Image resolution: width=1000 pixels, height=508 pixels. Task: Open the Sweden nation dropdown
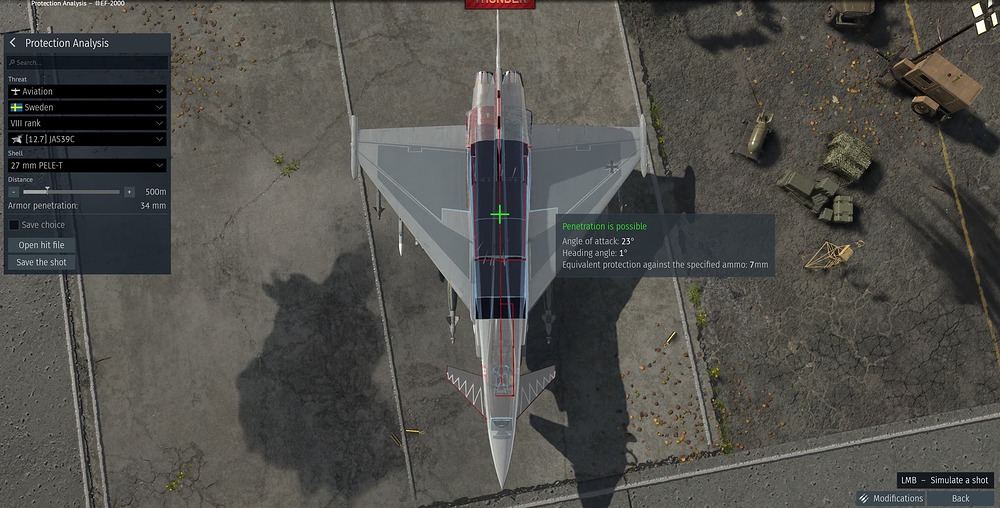(x=86, y=107)
